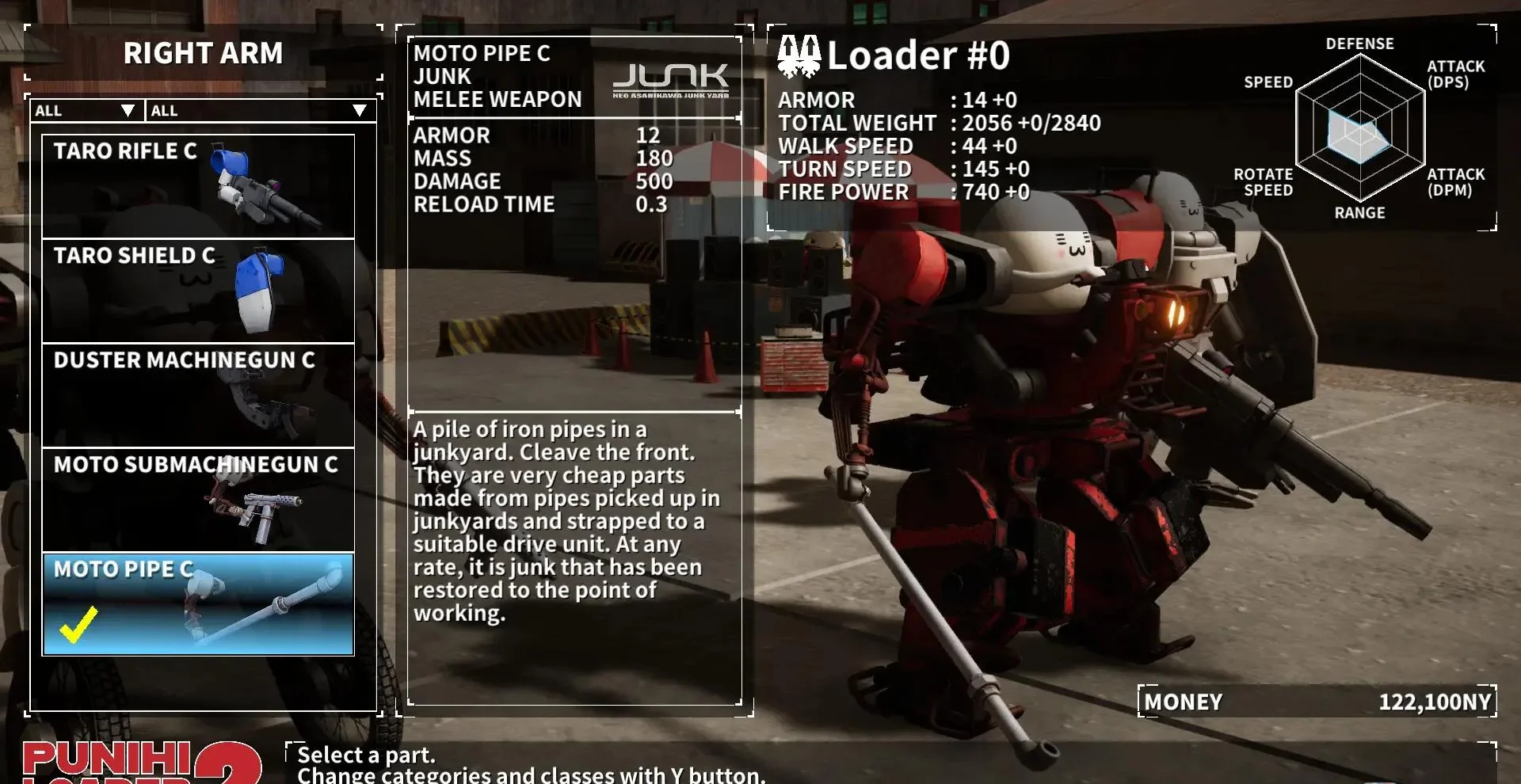Open the wider ALL class dropdown

coord(260,111)
